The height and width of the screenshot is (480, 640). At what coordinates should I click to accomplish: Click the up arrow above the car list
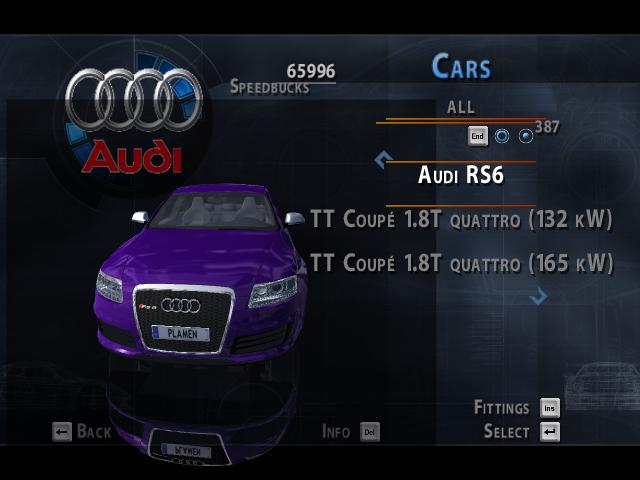pos(381,158)
